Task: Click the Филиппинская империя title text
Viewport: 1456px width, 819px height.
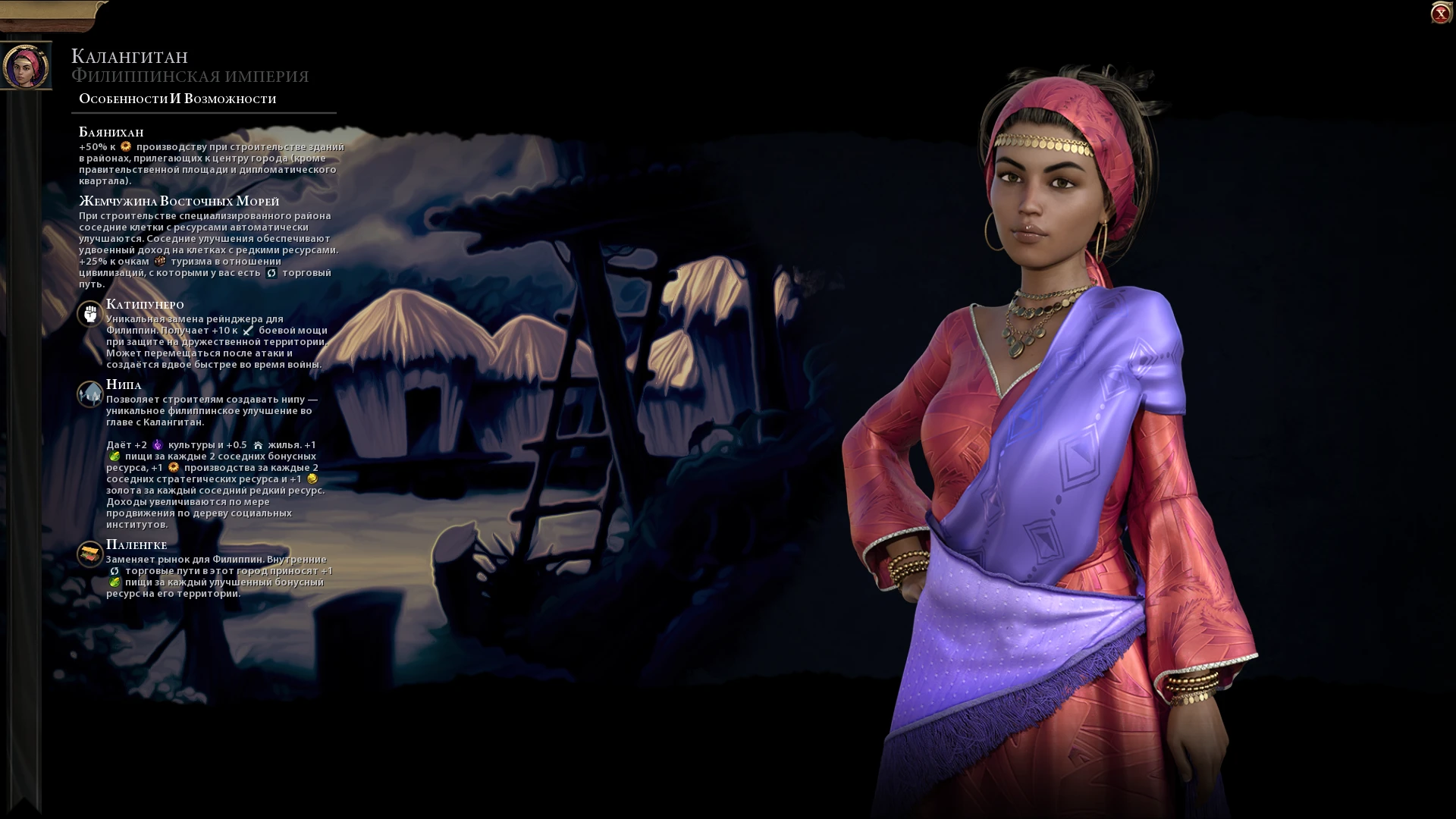Action: pyautogui.click(x=190, y=75)
